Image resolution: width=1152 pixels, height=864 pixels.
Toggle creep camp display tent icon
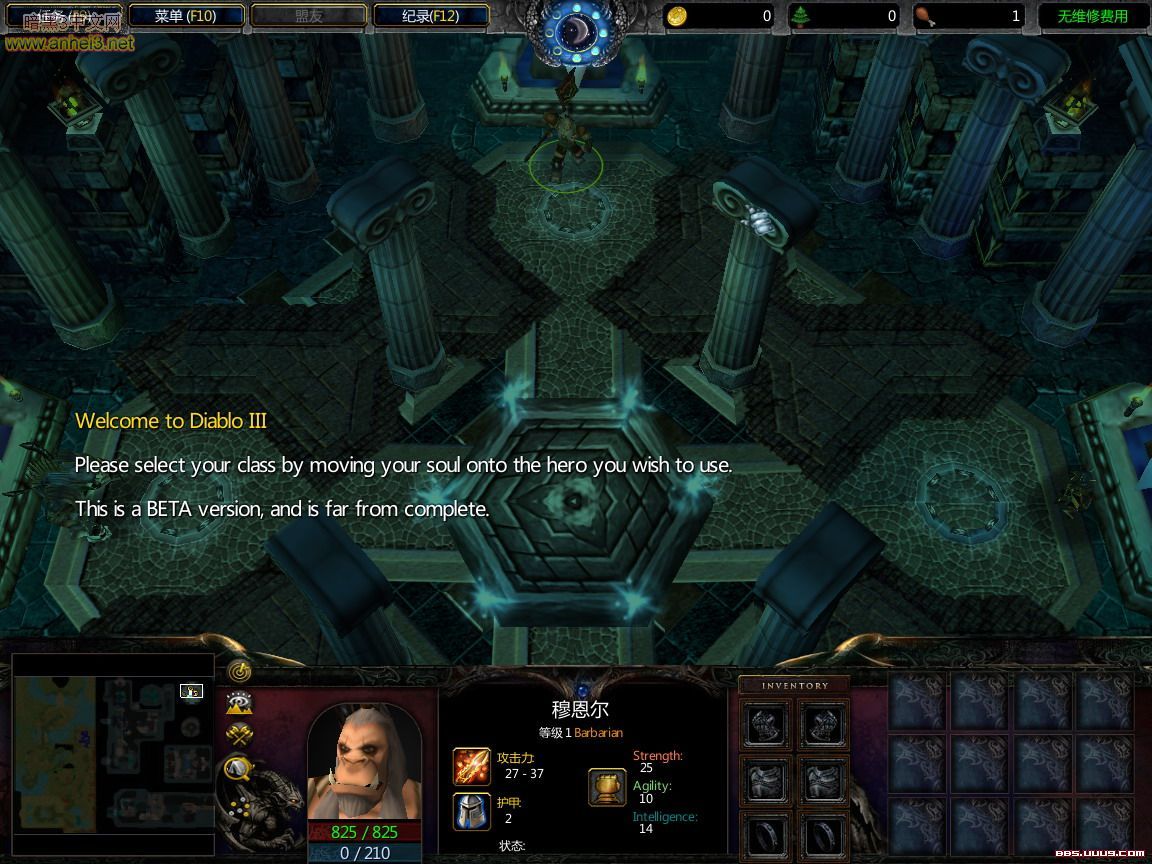pos(239,768)
